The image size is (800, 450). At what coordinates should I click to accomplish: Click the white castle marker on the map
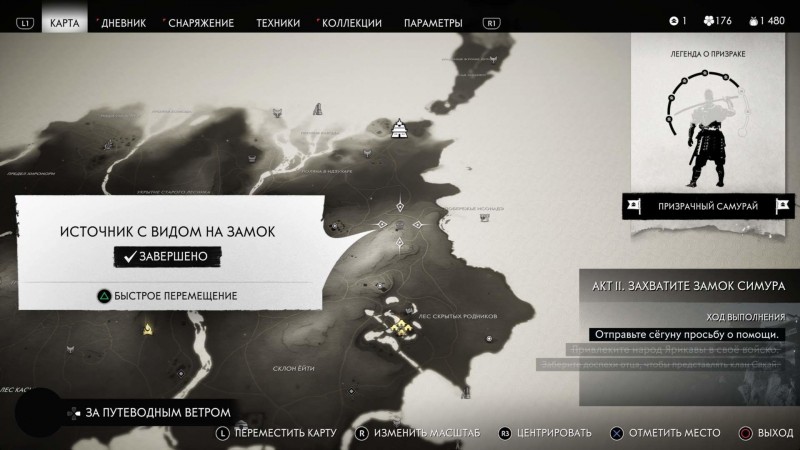click(x=401, y=127)
